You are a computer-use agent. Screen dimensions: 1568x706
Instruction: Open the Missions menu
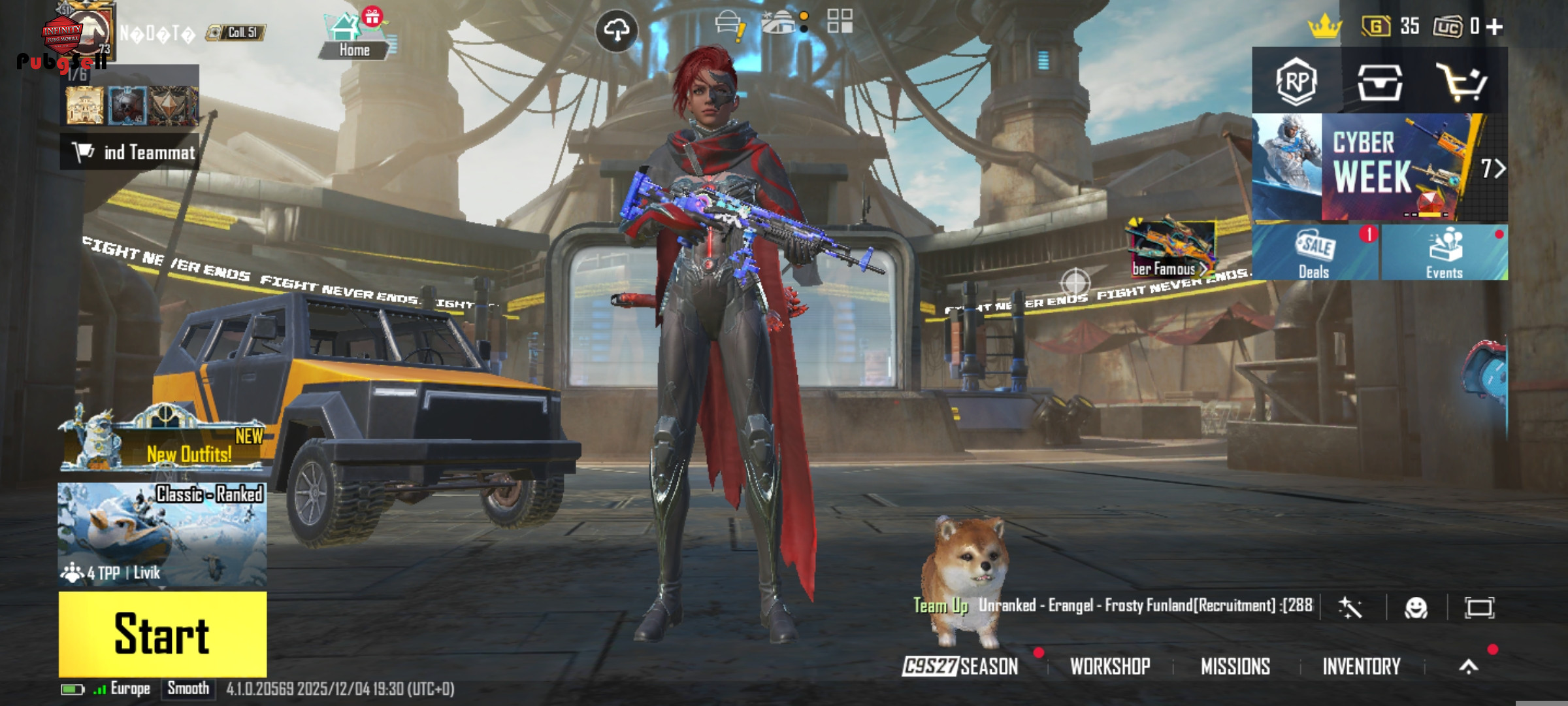pos(1235,666)
